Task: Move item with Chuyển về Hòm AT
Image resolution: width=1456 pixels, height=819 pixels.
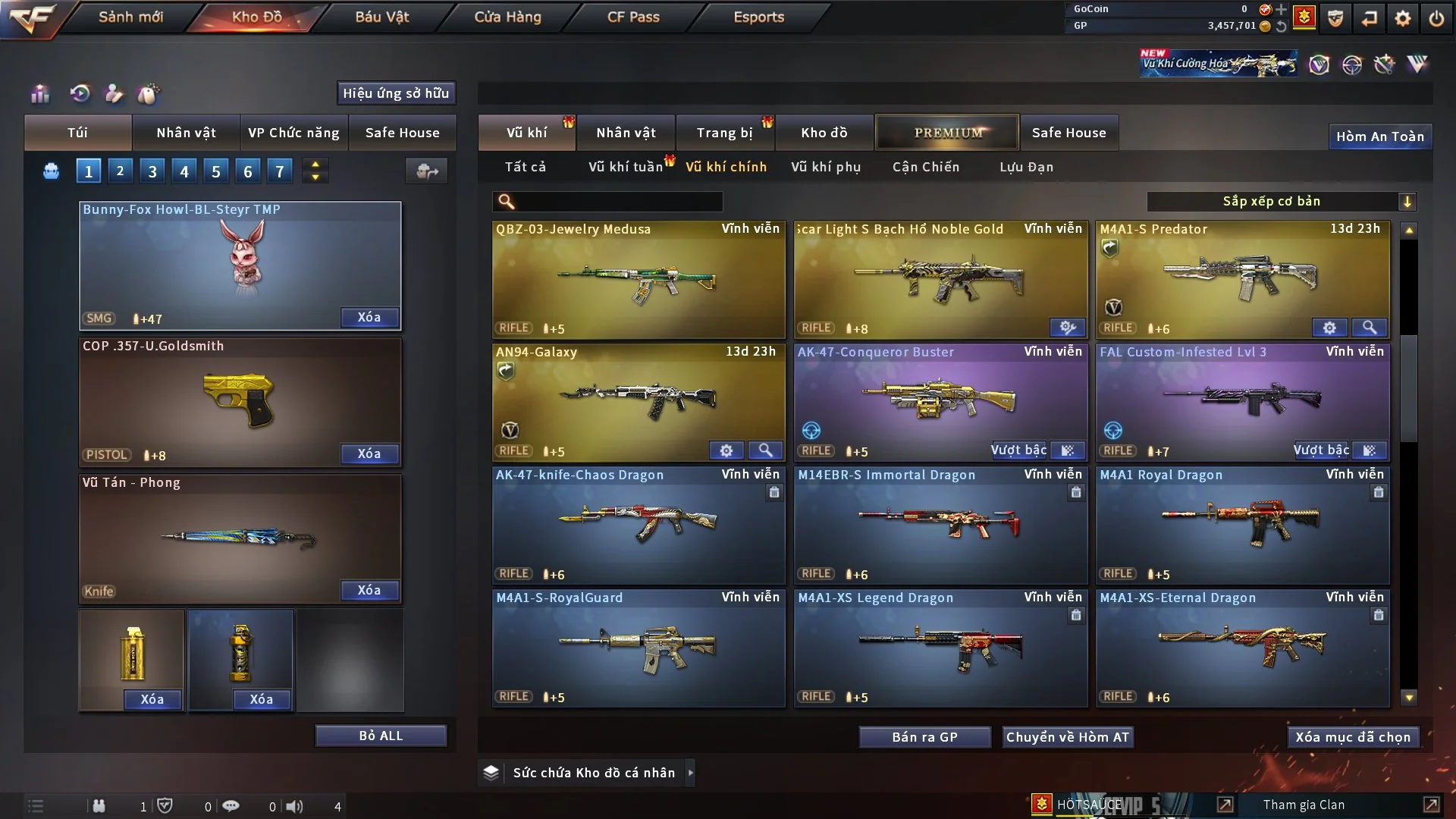Action: [x=1067, y=737]
